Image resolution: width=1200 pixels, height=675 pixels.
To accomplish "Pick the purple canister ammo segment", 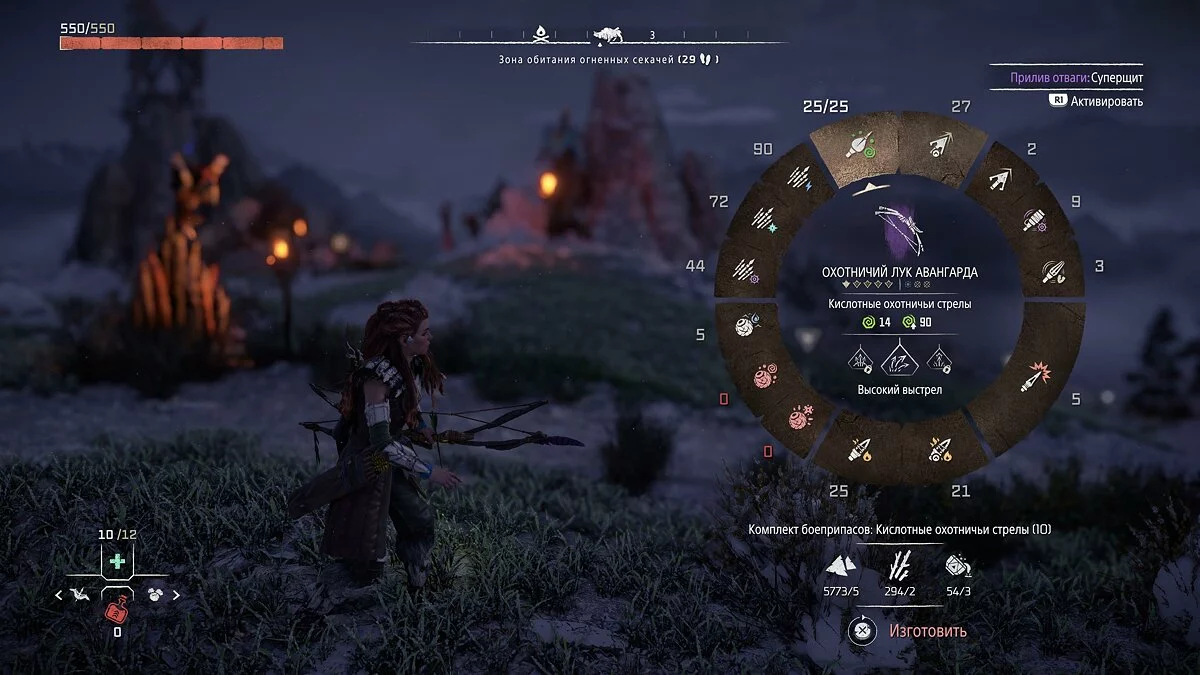I will 1036,221.
